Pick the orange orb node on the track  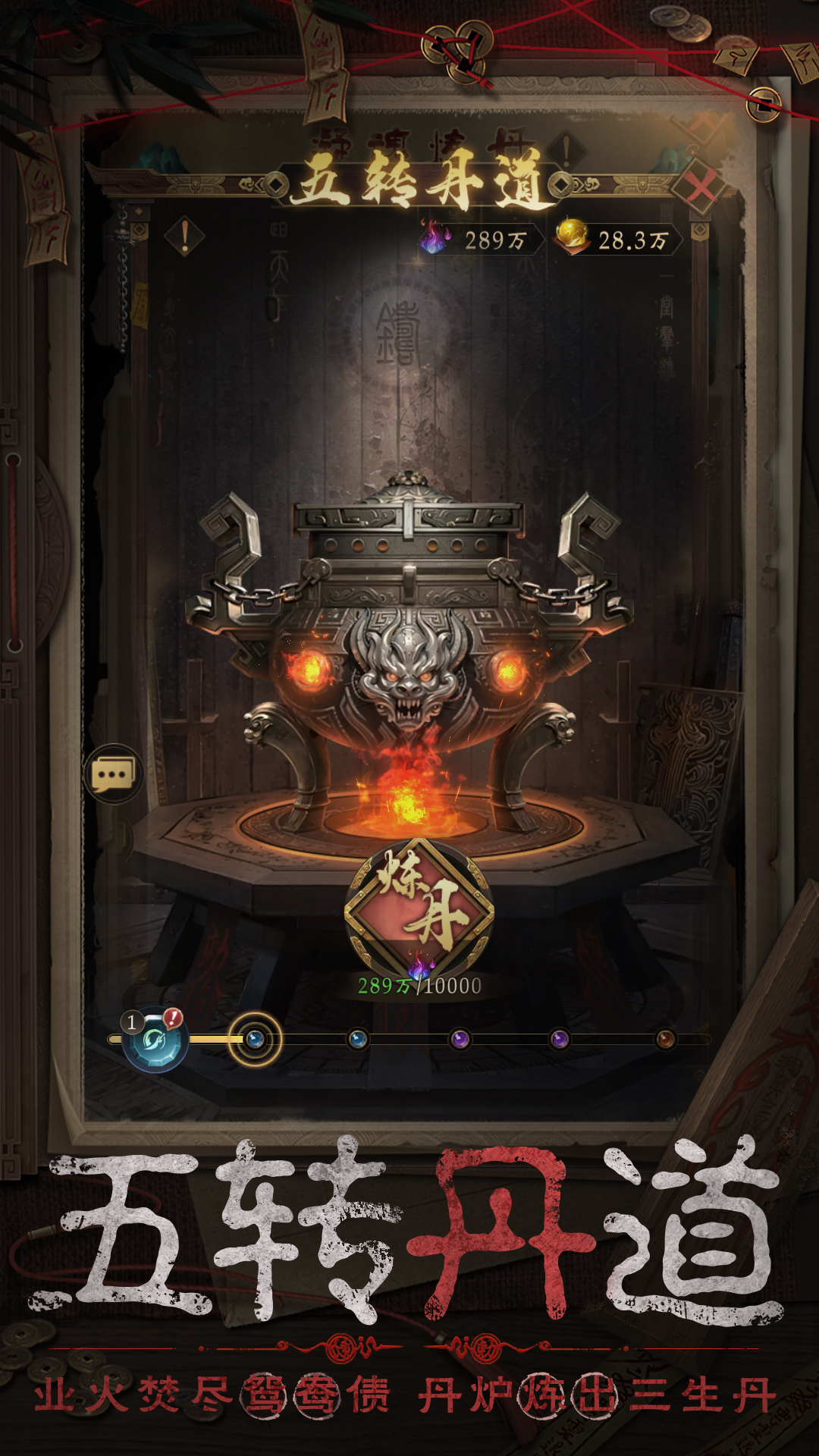(x=665, y=1039)
